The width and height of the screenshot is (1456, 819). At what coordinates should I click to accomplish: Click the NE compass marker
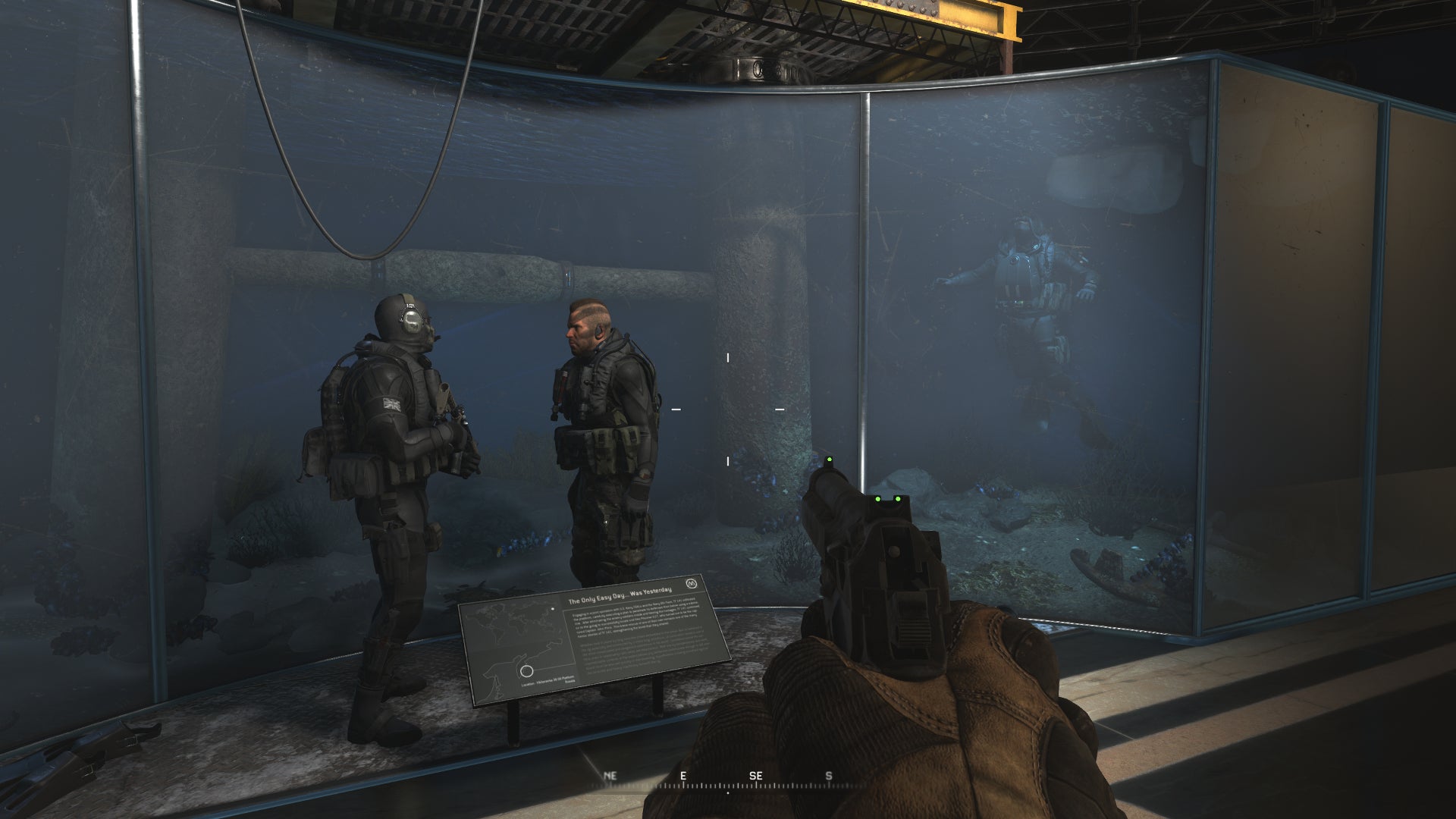tap(609, 777)
